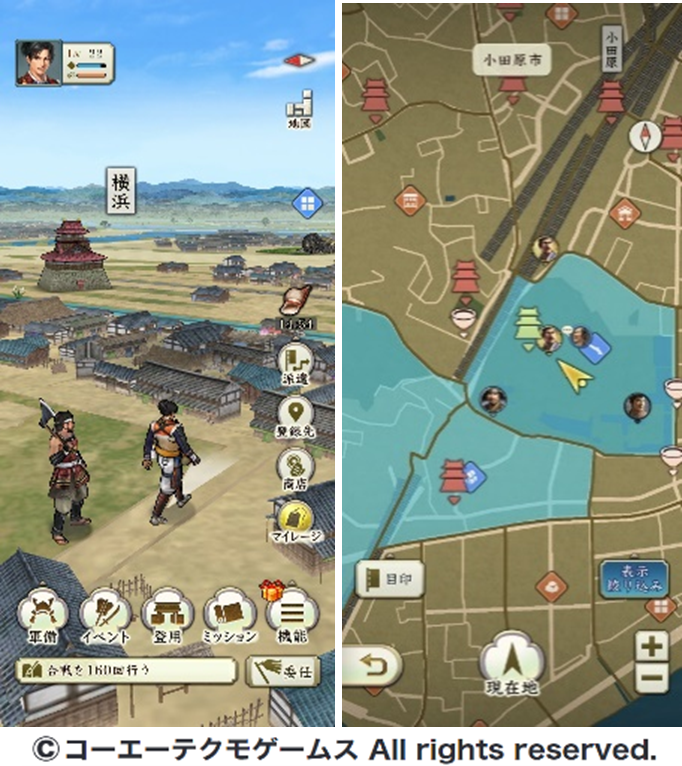
Task: Zoom in the map with plus button
Action: tap(652, 646)
